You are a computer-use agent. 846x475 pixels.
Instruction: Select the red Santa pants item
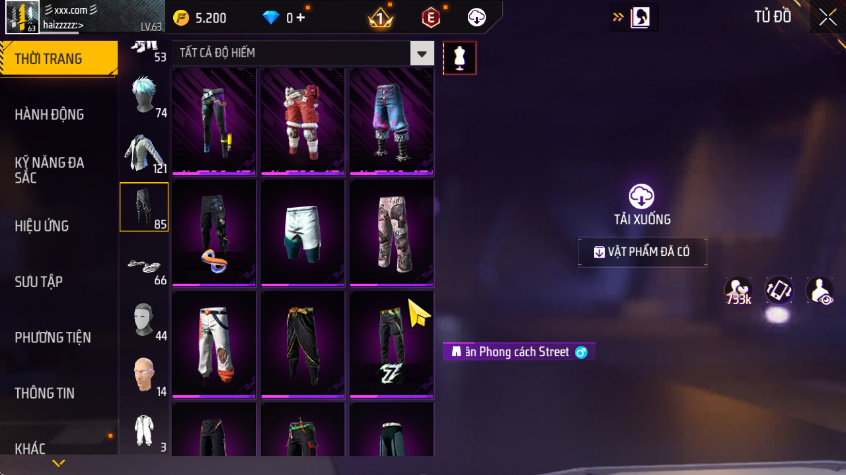tap(303, 119)
